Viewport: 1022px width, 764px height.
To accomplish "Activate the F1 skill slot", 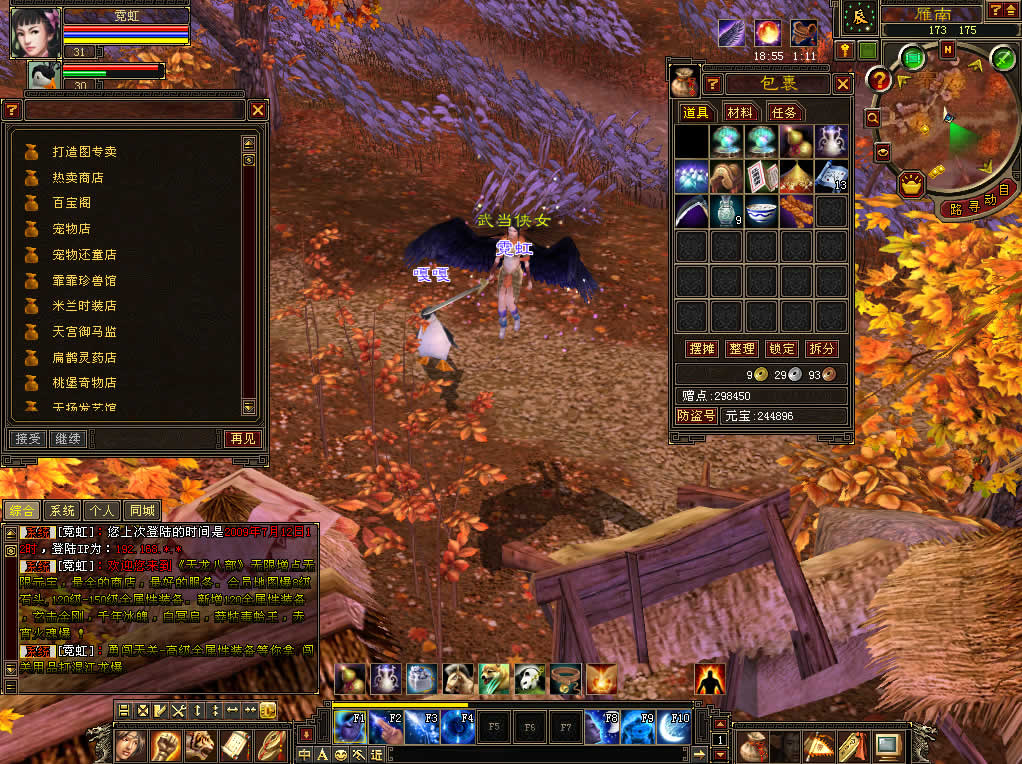I will coord(350,727).
